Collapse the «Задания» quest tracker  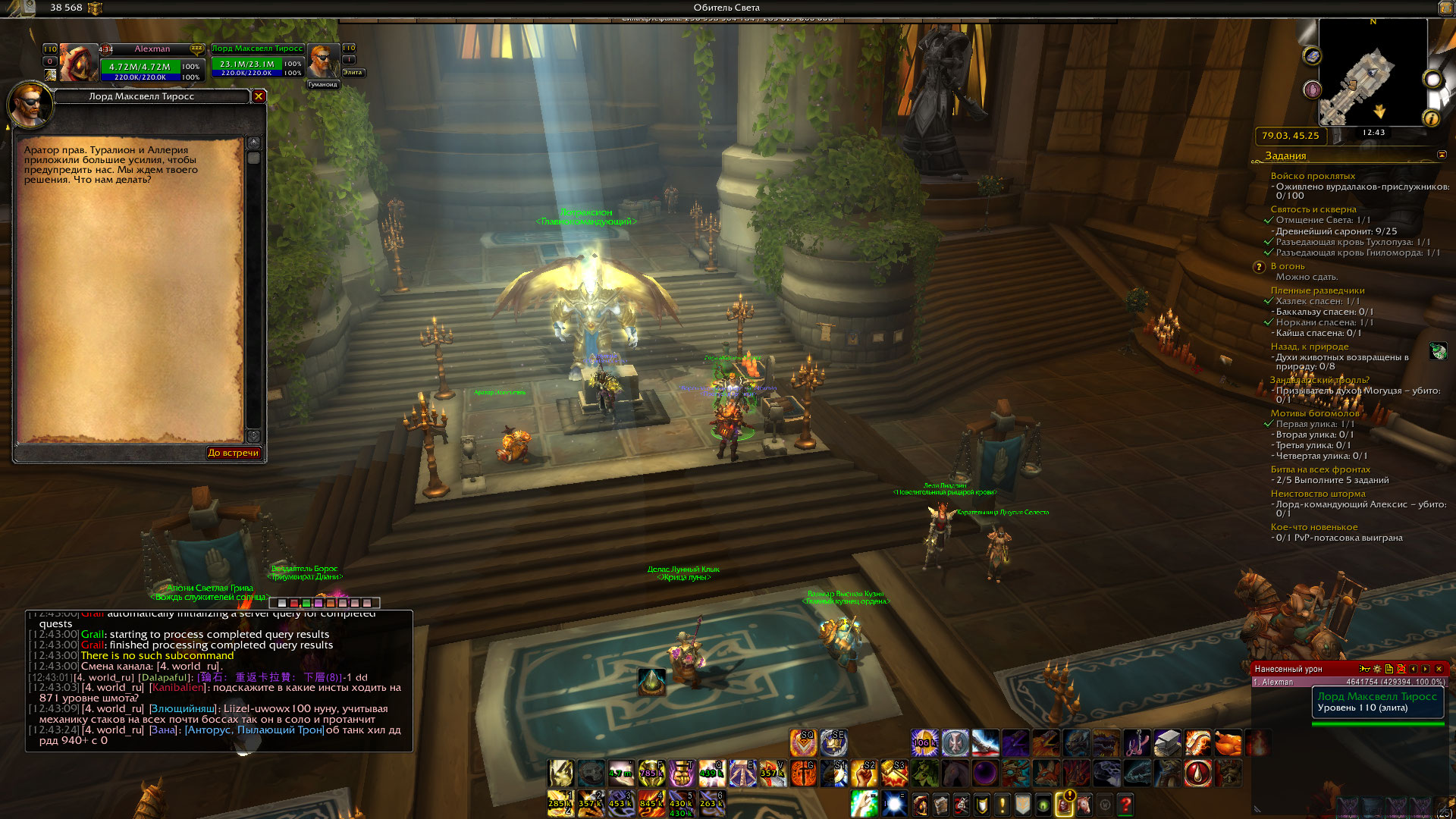1442,155
